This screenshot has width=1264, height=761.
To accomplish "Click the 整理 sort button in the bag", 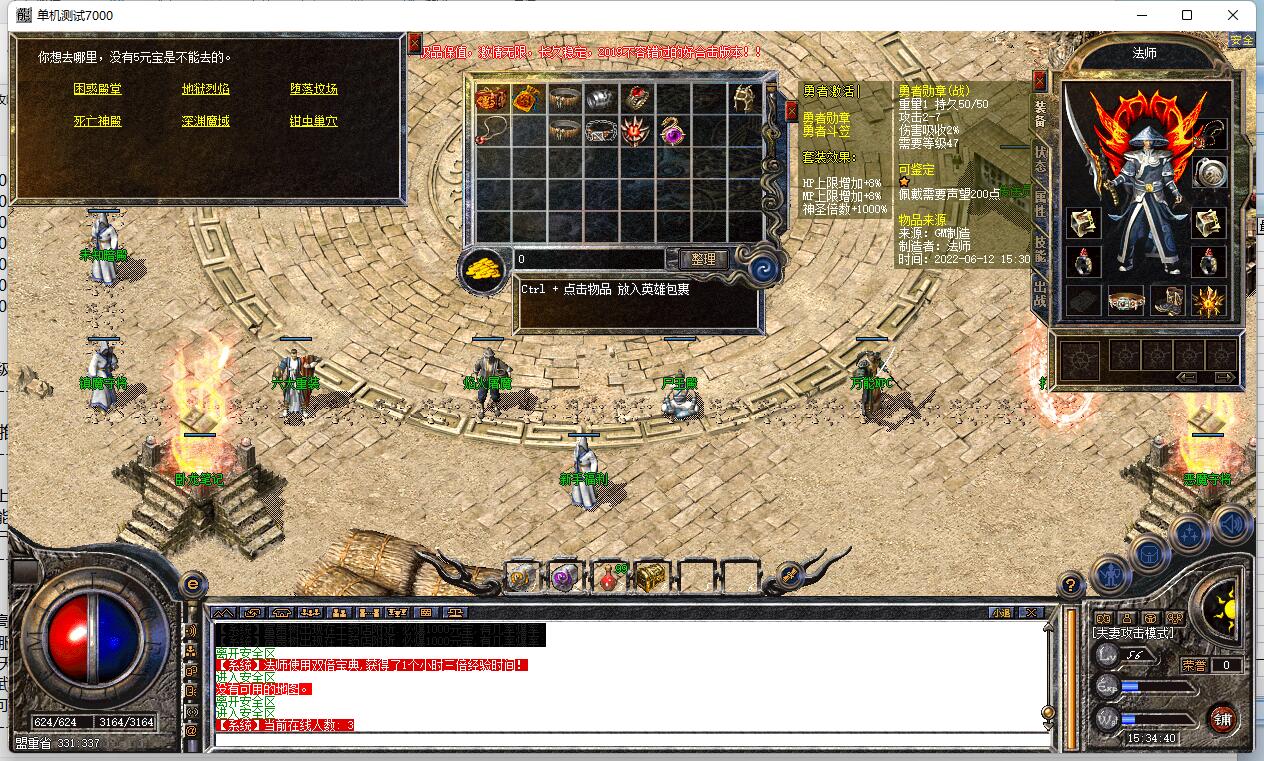I will [x=703, y=259].
